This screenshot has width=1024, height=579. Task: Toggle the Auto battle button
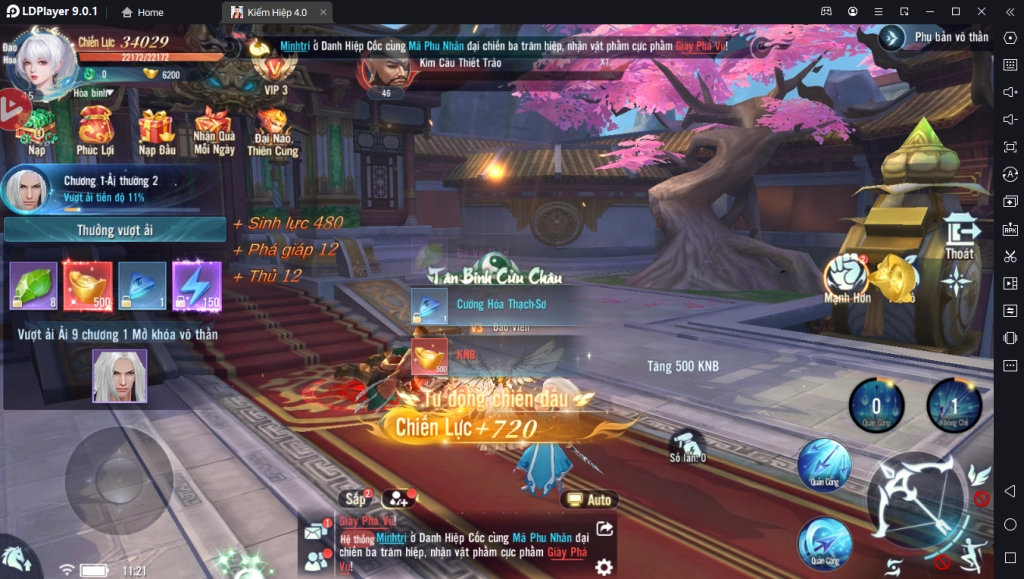(589, 499)
